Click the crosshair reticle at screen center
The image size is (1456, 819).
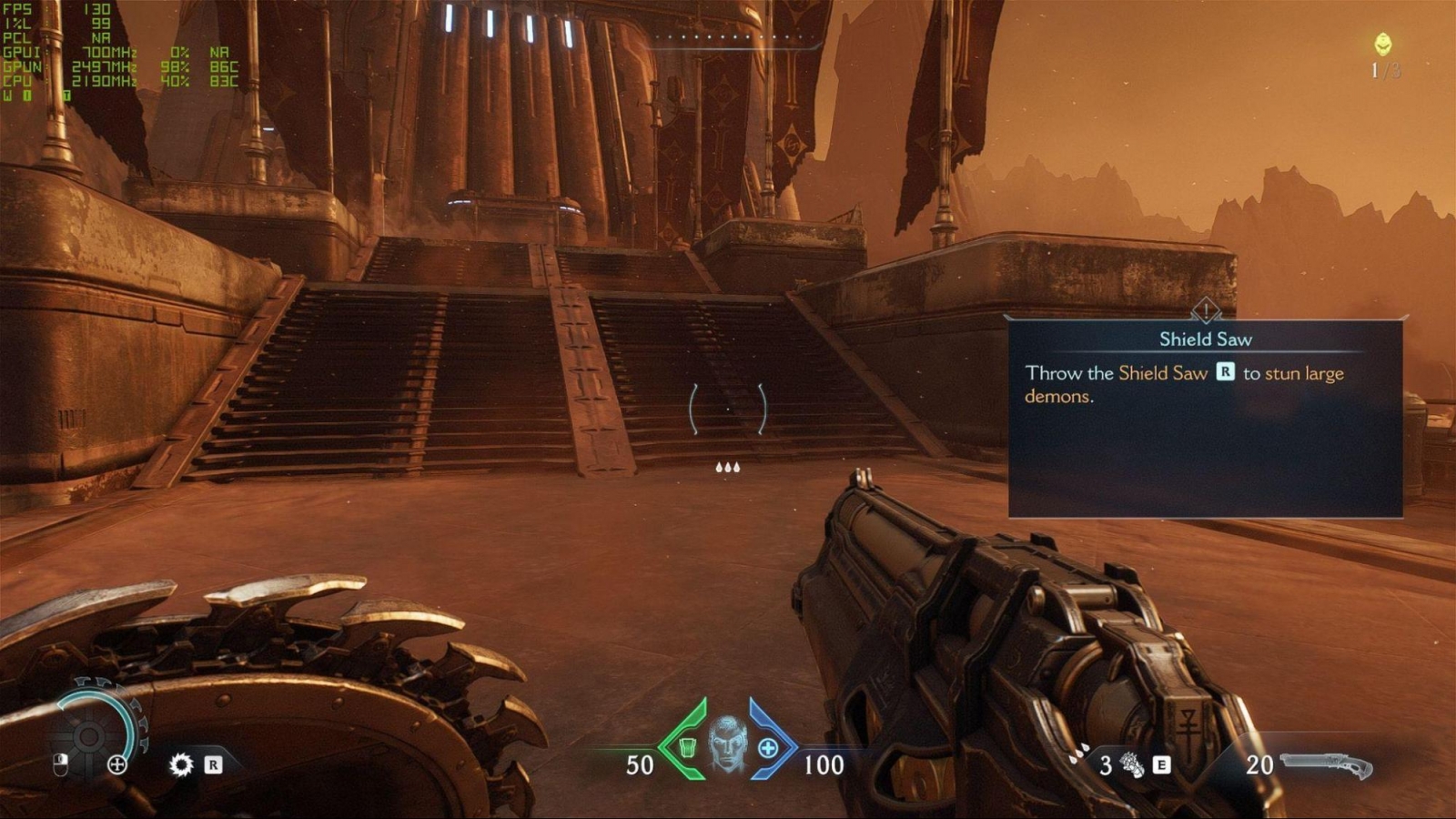730,409
